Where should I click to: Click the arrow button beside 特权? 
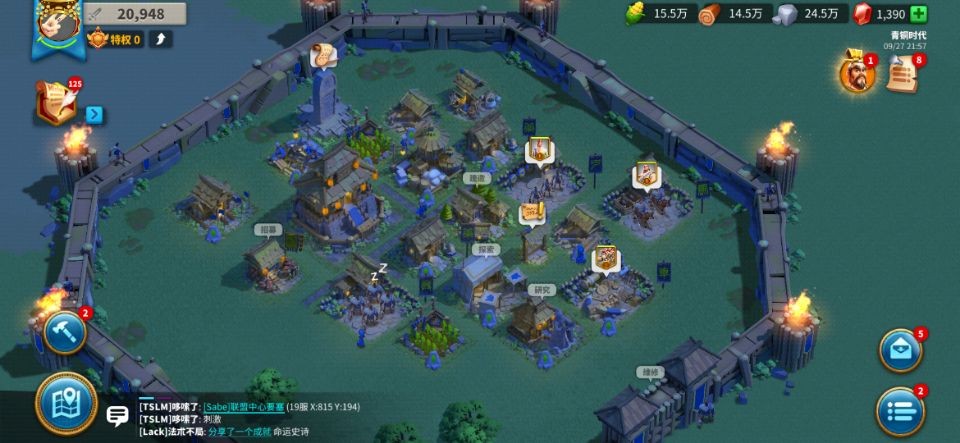(x=161, y=39)
